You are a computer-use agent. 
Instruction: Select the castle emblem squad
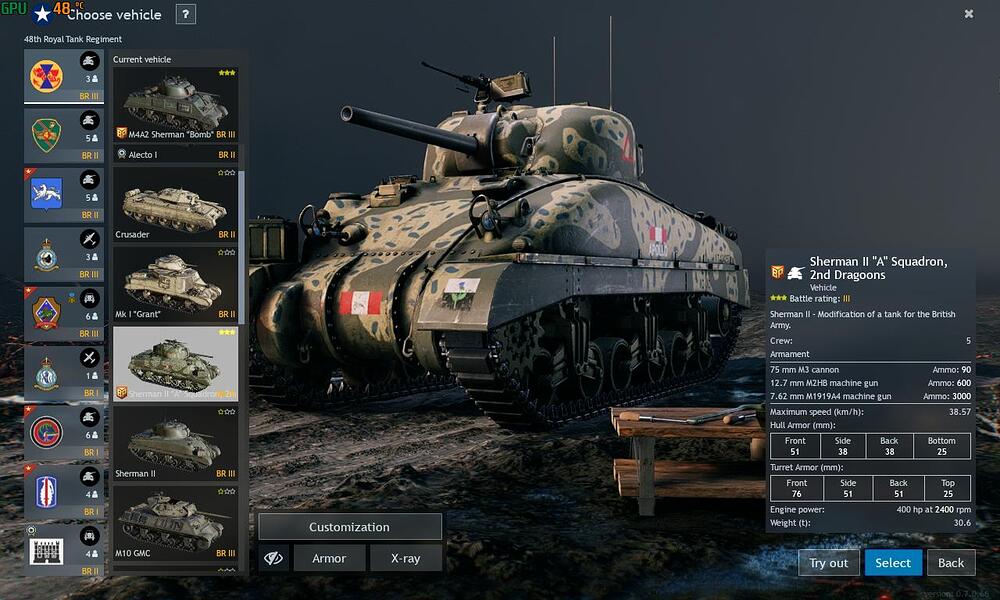[64, 551]
